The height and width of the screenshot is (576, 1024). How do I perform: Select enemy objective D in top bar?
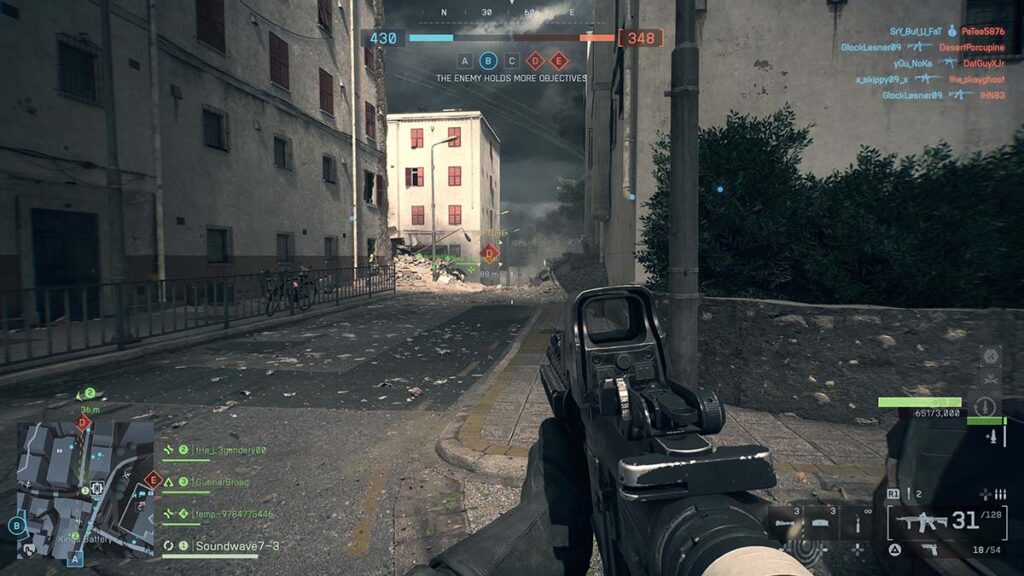pos(535,60)
